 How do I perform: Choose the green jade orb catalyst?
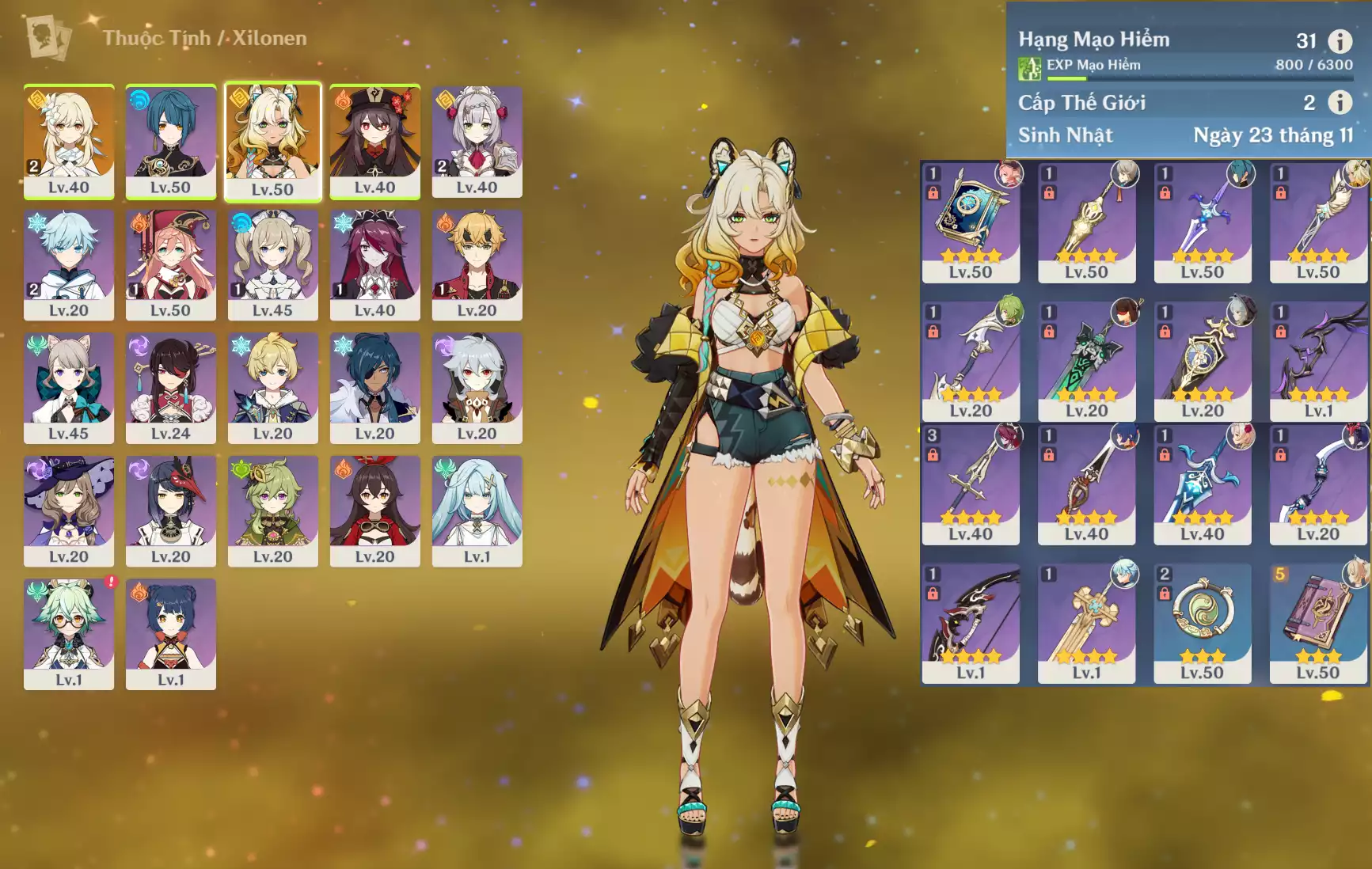(x=1202, y=623)
